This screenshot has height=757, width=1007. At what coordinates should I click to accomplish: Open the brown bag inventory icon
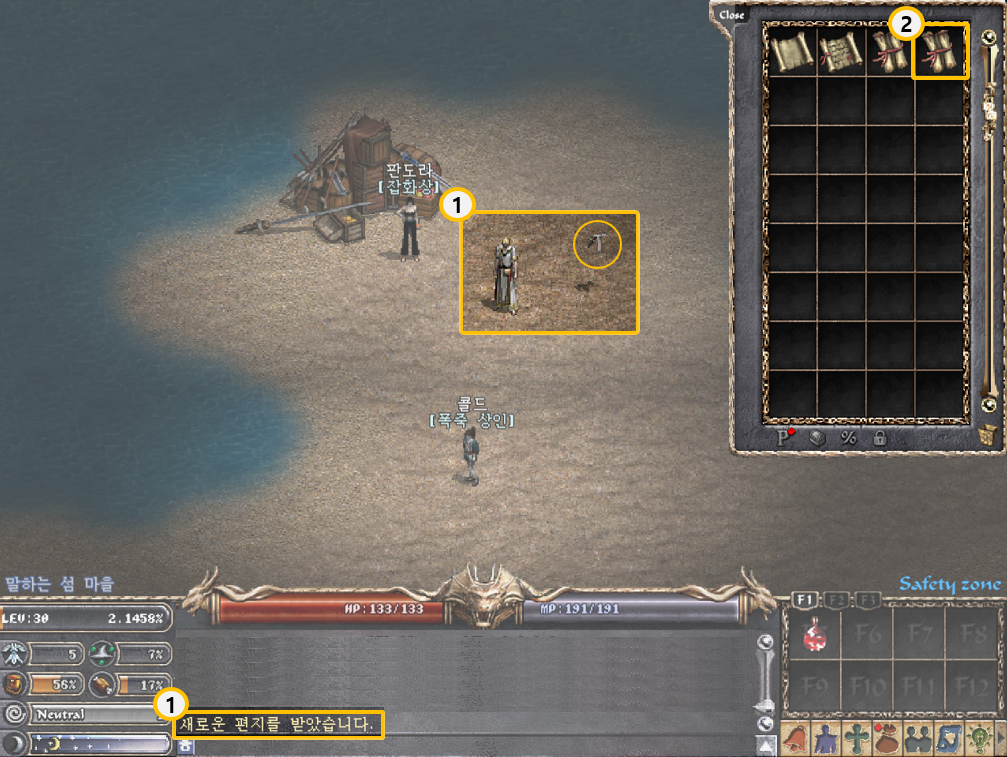pyautogui.click(x=888, y=738)
